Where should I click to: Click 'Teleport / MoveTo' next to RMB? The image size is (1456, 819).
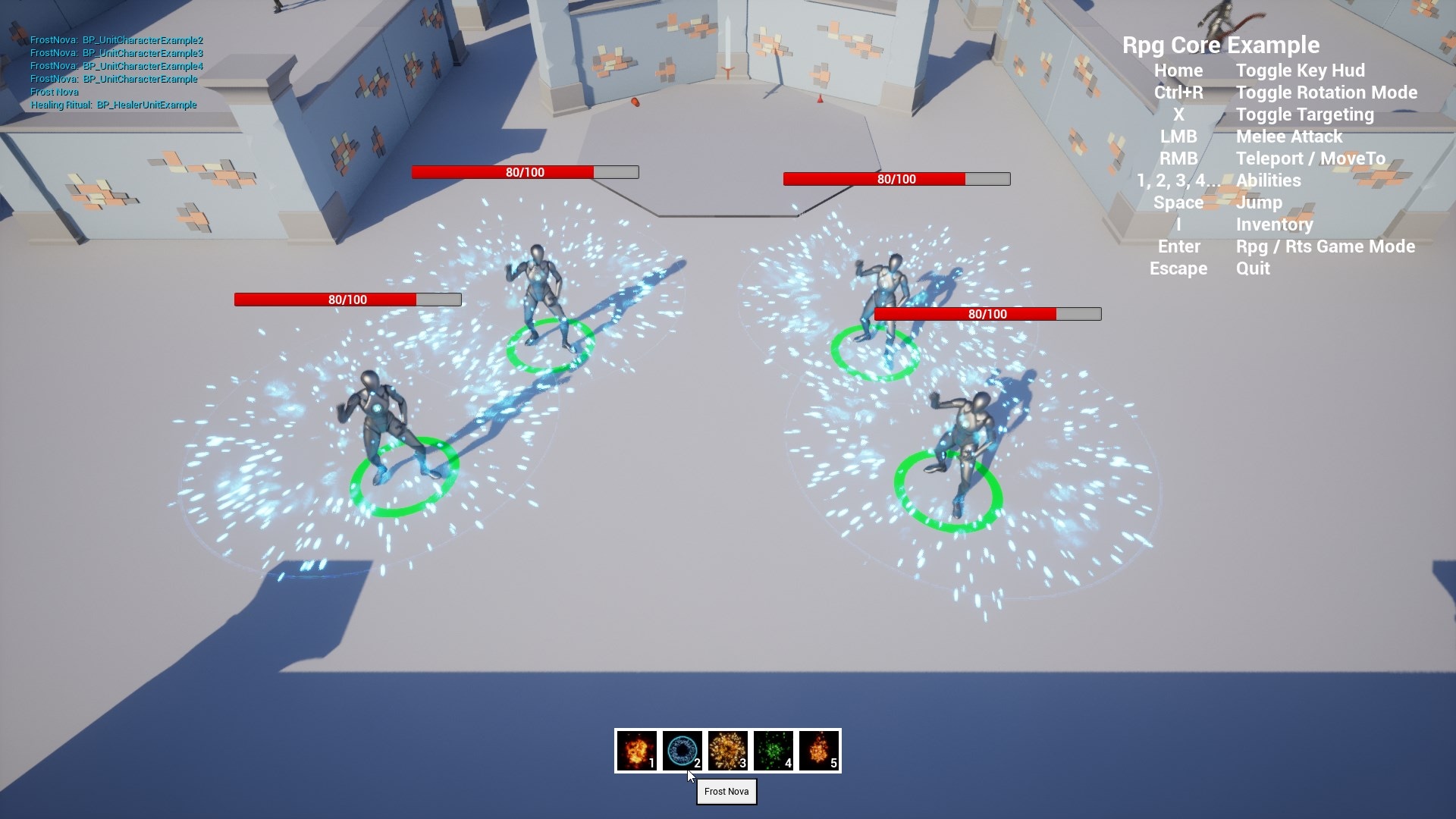(1310, 158)
